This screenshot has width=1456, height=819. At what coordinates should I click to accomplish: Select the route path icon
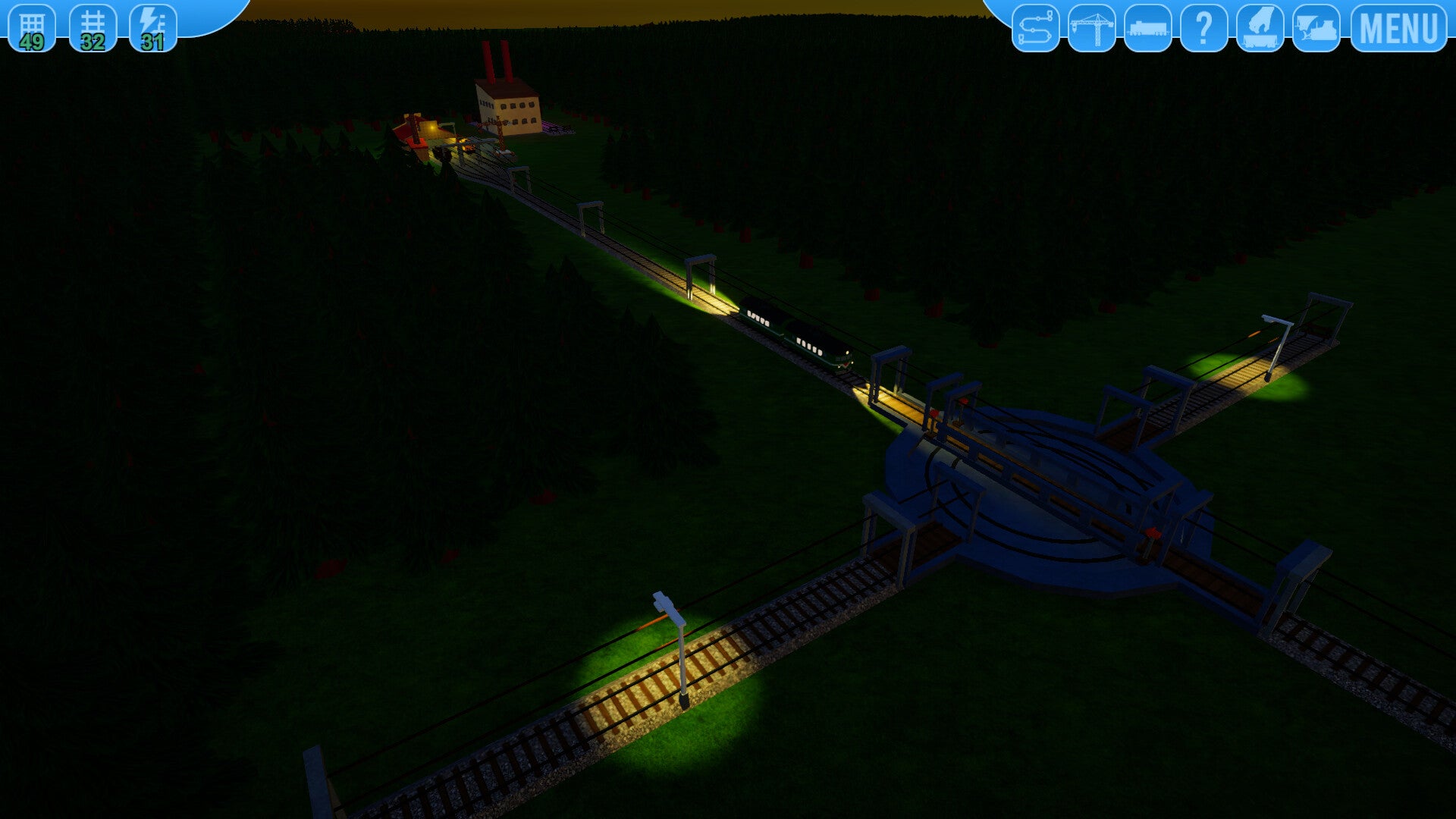pos(1035,28)
